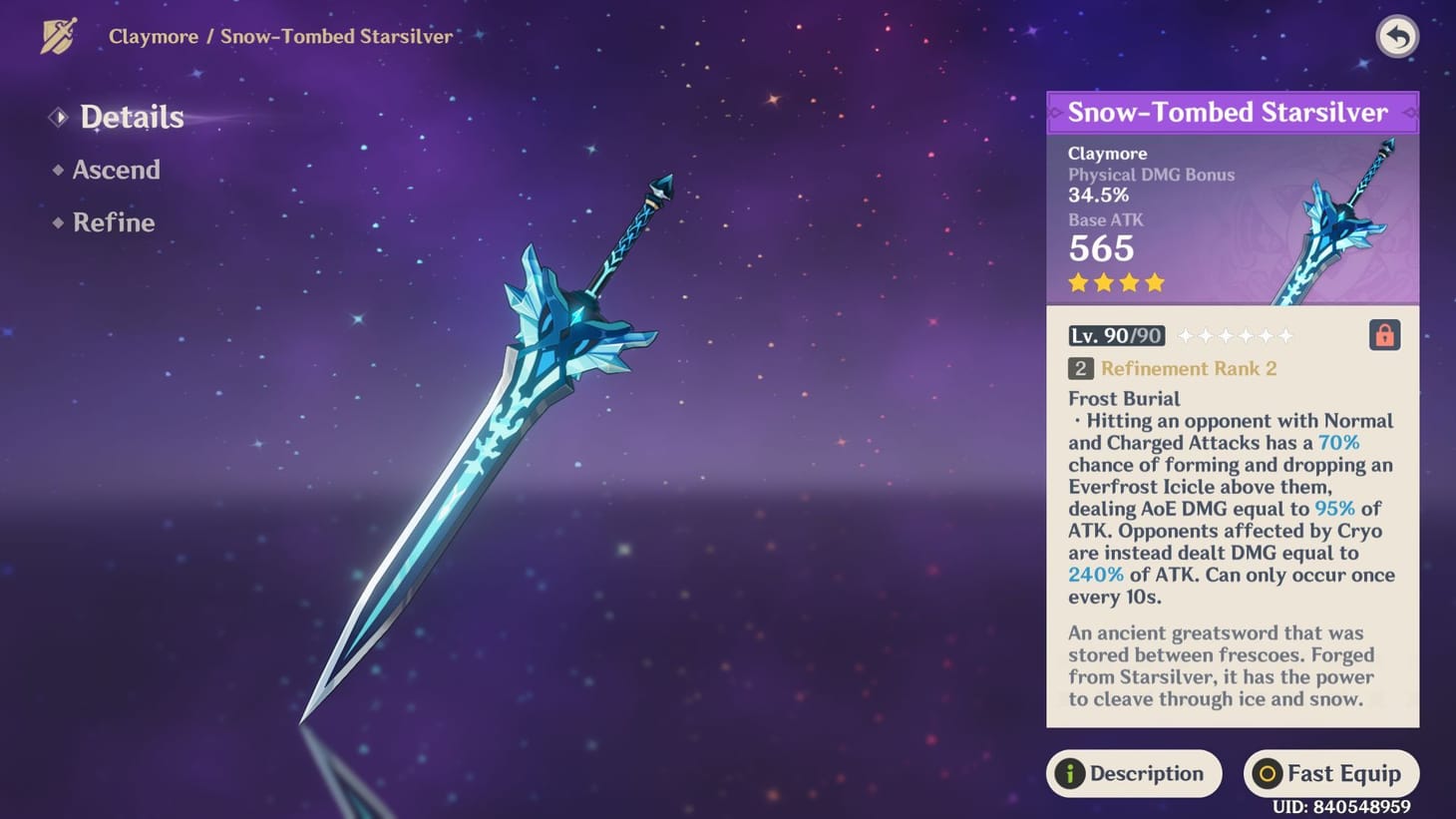The height and width of the screenshot is (819, 1456).
Task: Click Claymore in the breadcrumb header
Action: point(153,36)
